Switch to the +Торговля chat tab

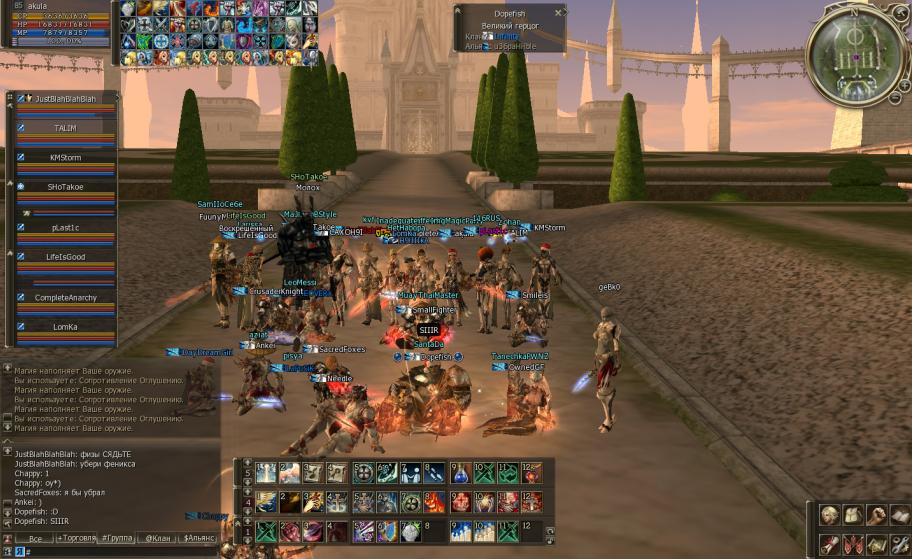pyautogui.click(x=78, y=538)
